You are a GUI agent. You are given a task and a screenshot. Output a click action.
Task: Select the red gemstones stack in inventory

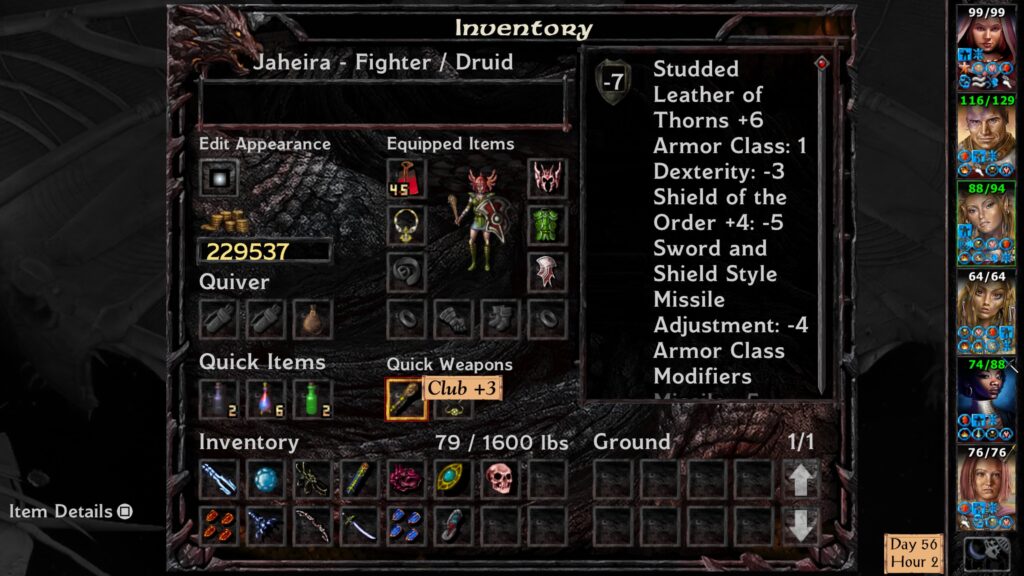point(218,526)
